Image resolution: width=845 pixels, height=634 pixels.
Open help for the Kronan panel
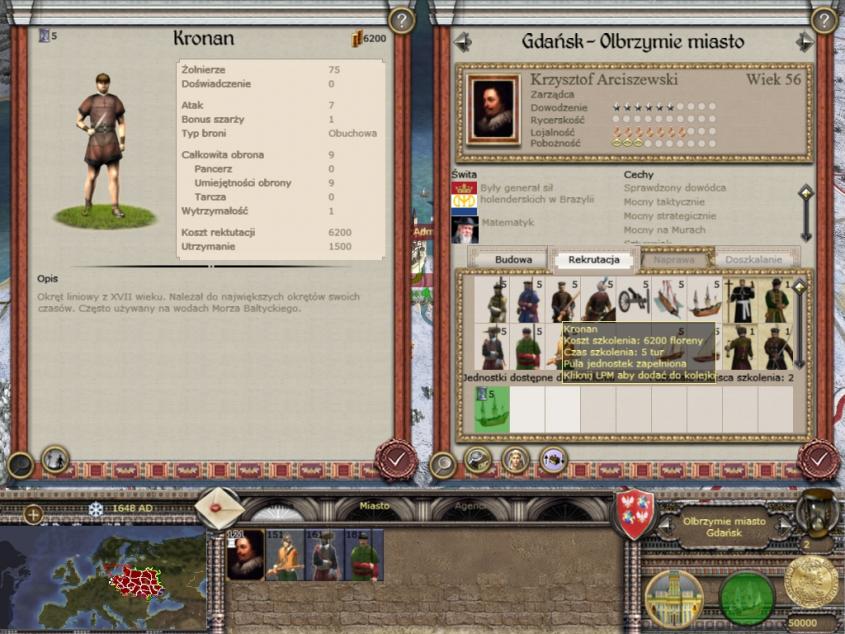401,19
